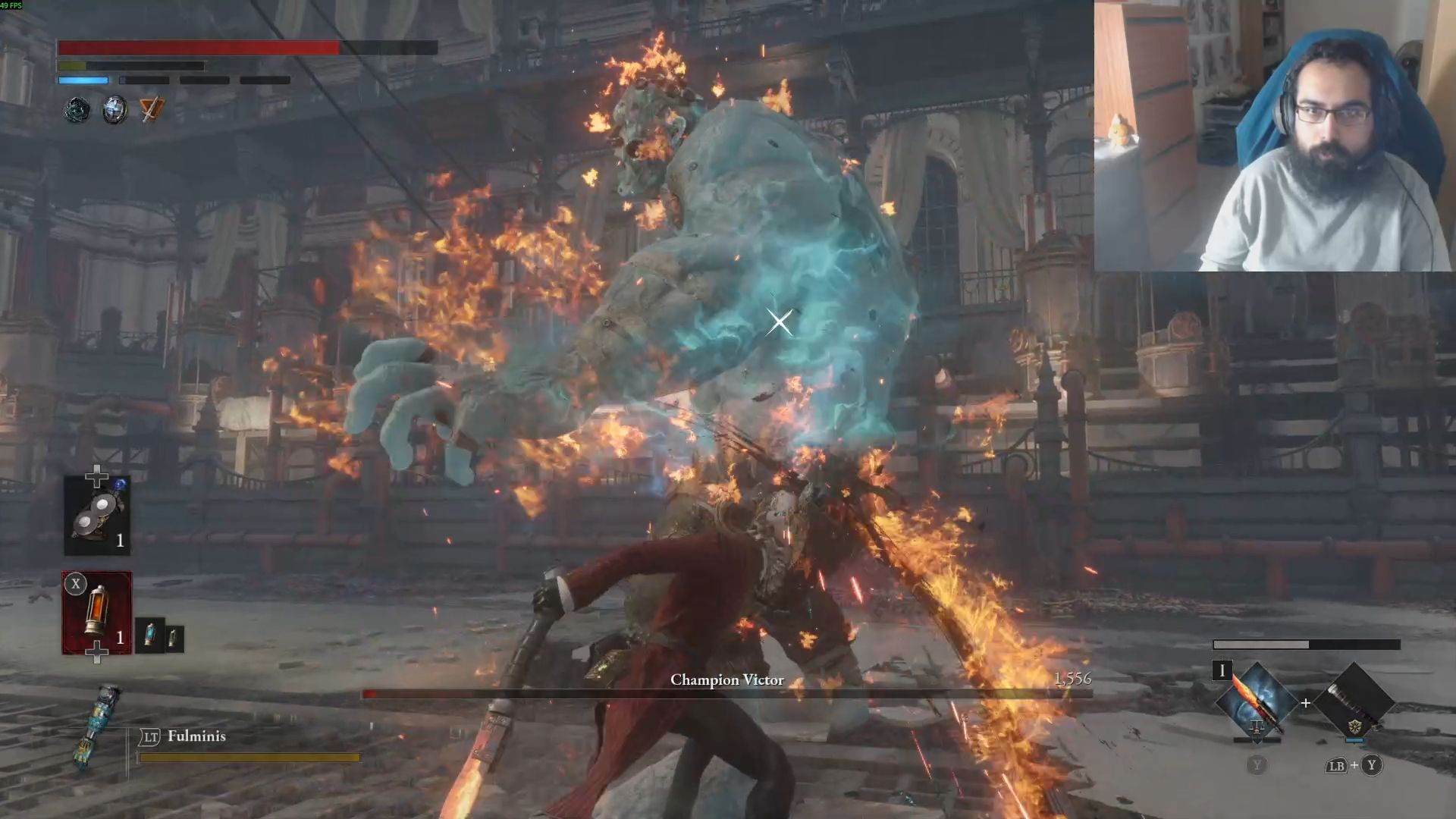
Task: Select the weapon slot number I tag
Action: [1222, 670]
